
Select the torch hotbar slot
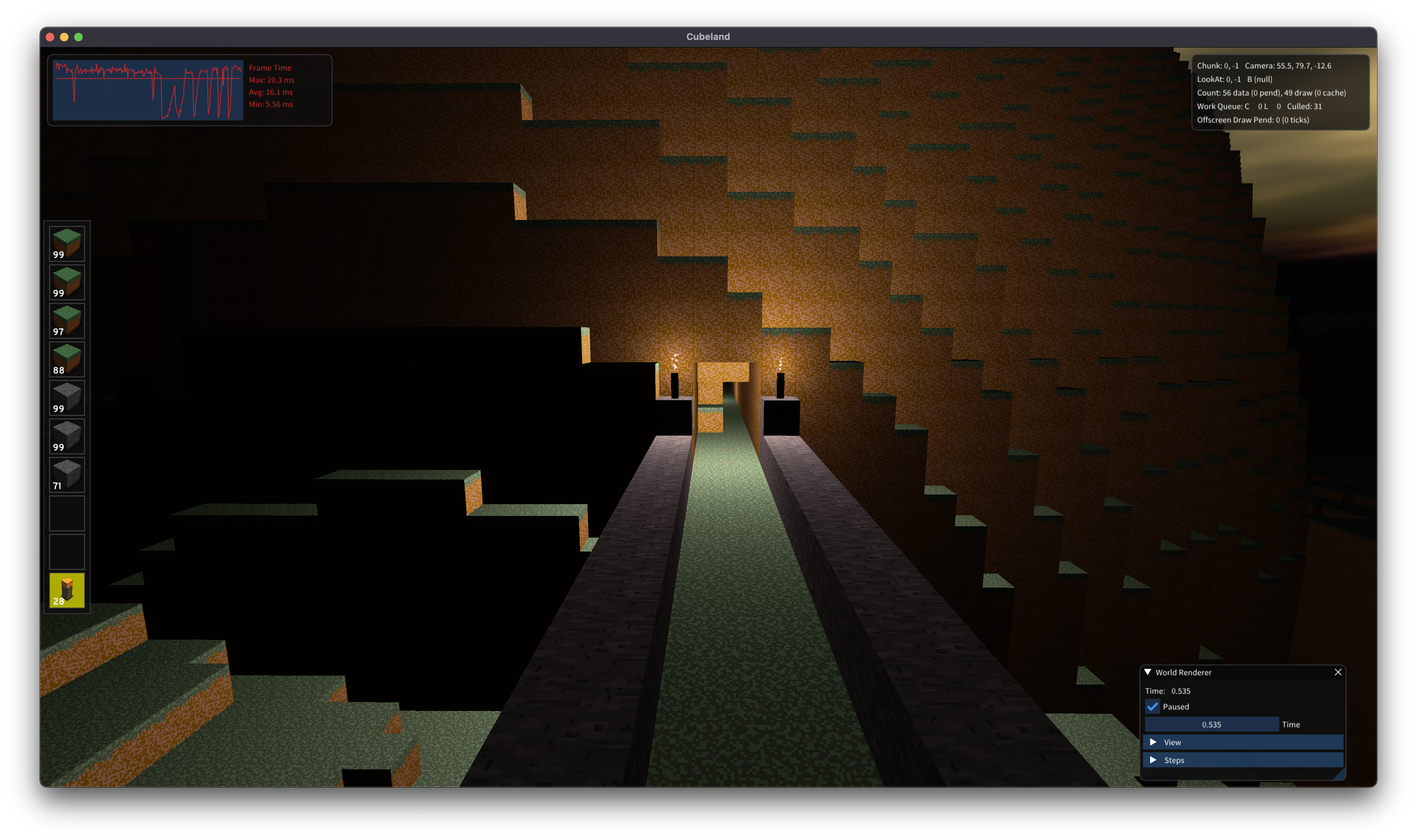pyautogui.click(x=67, y=590)
